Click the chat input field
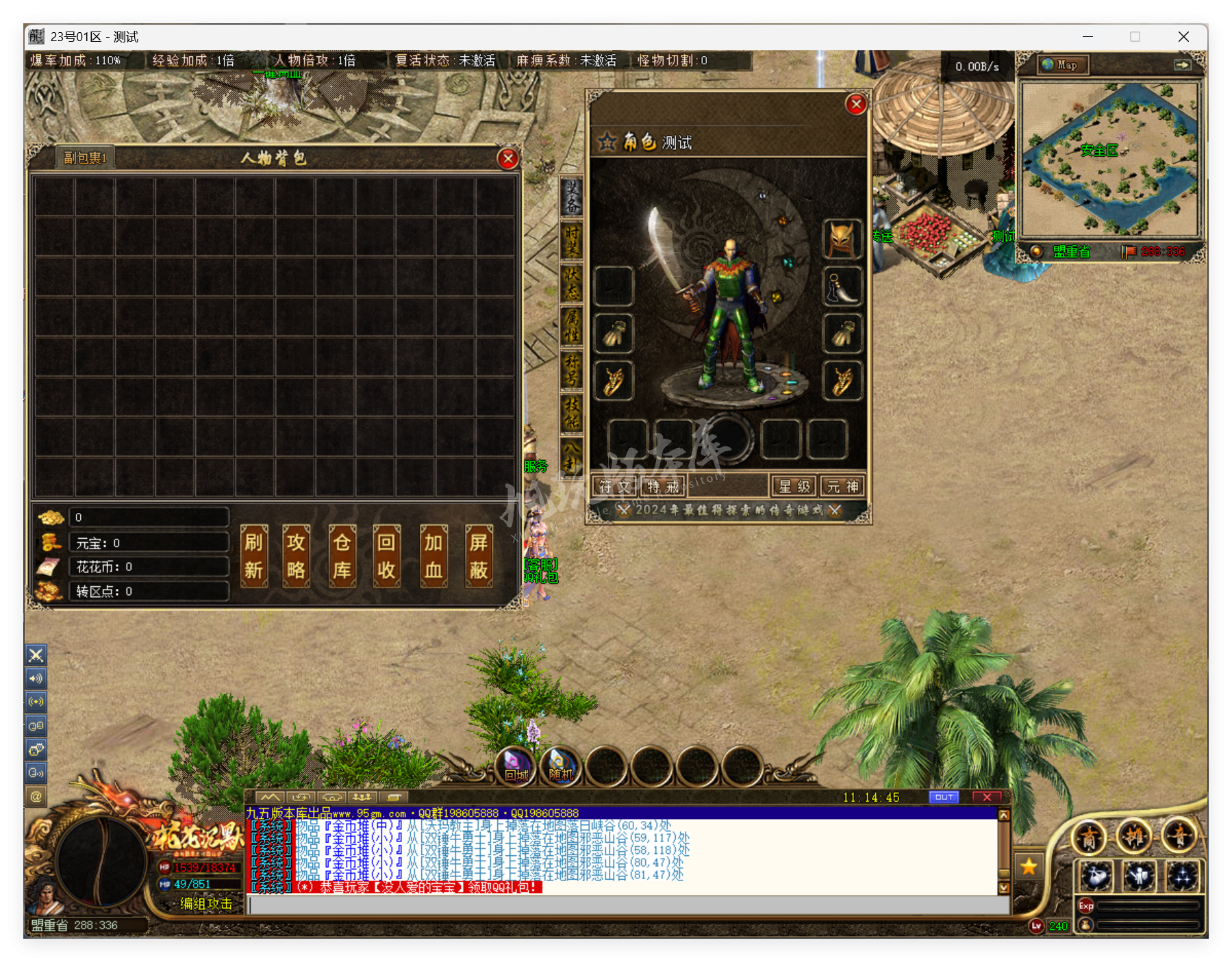 coord(627,904)
